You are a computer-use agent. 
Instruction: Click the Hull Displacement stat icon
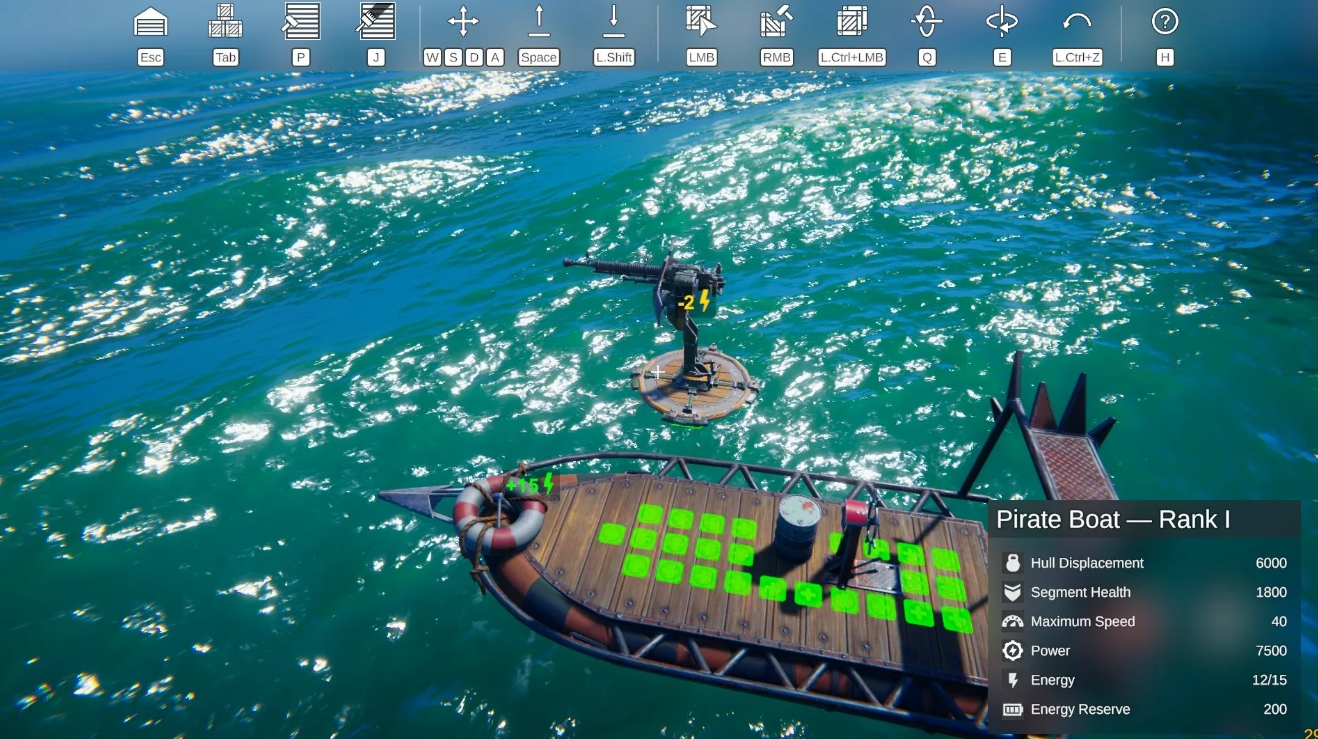click(1012, 563)
